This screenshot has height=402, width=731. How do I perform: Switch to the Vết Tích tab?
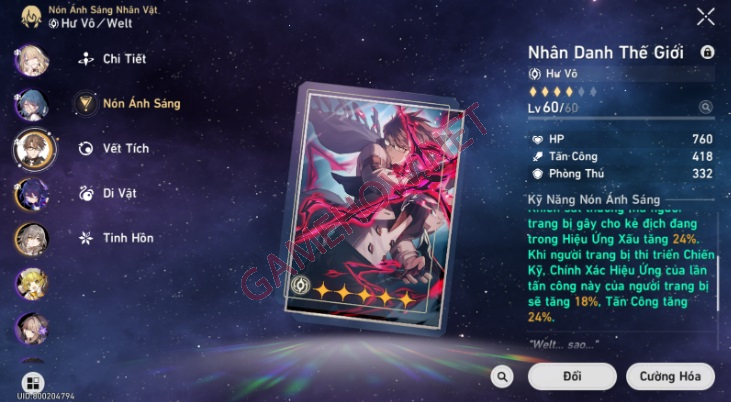click(126, 149)
